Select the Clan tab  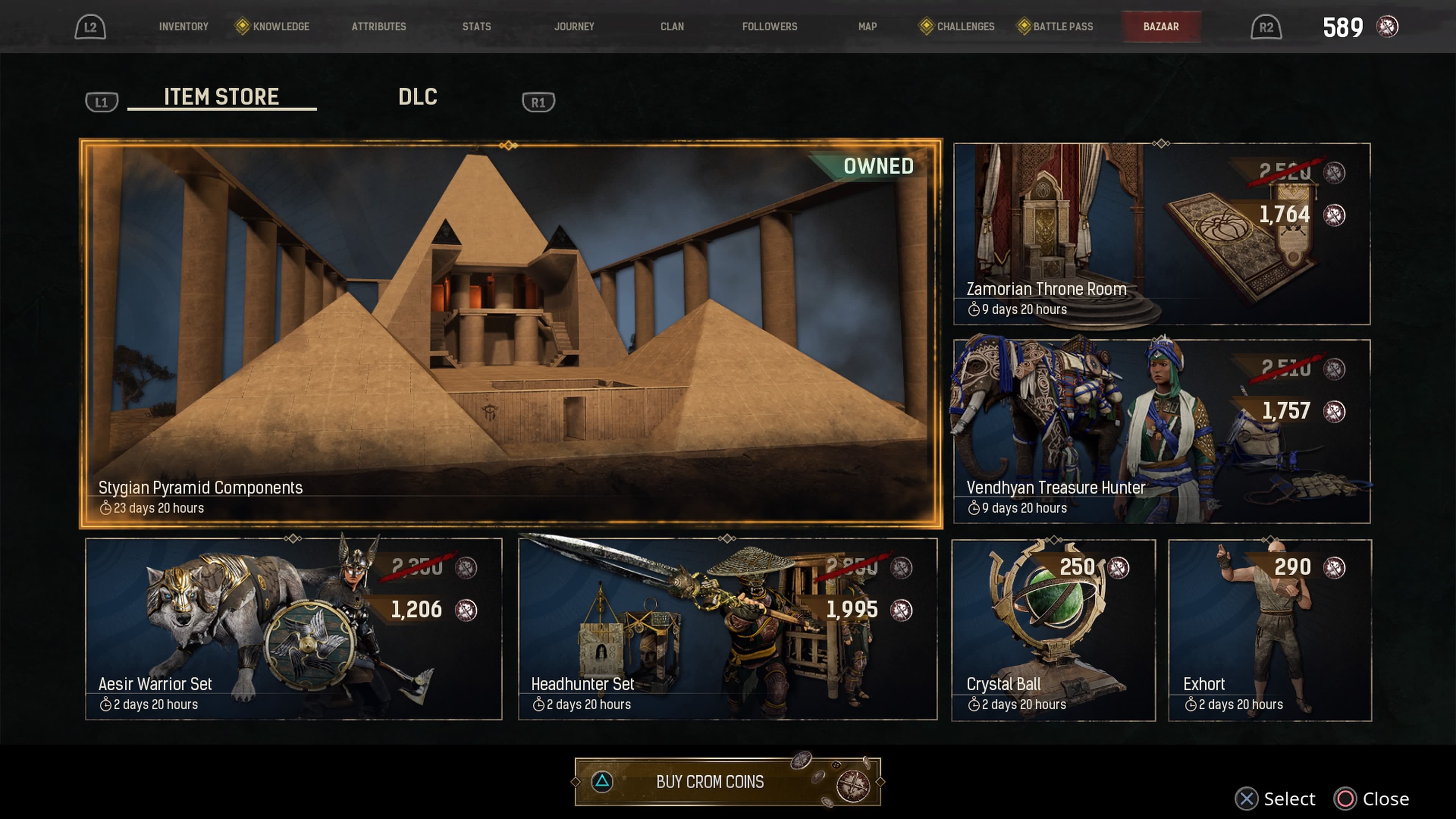click(x=672, y=27)
